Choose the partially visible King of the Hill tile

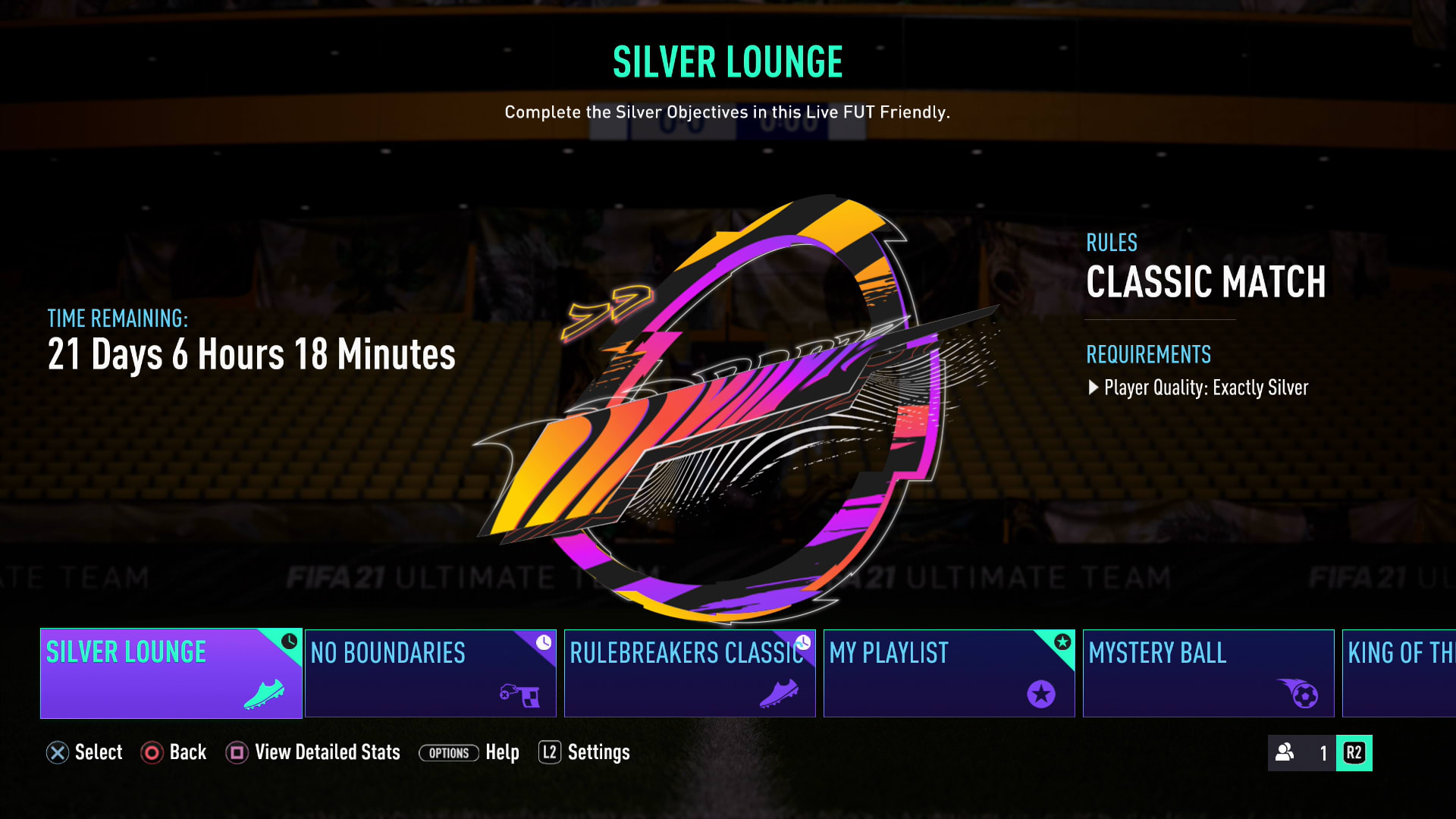(1399, 673)
